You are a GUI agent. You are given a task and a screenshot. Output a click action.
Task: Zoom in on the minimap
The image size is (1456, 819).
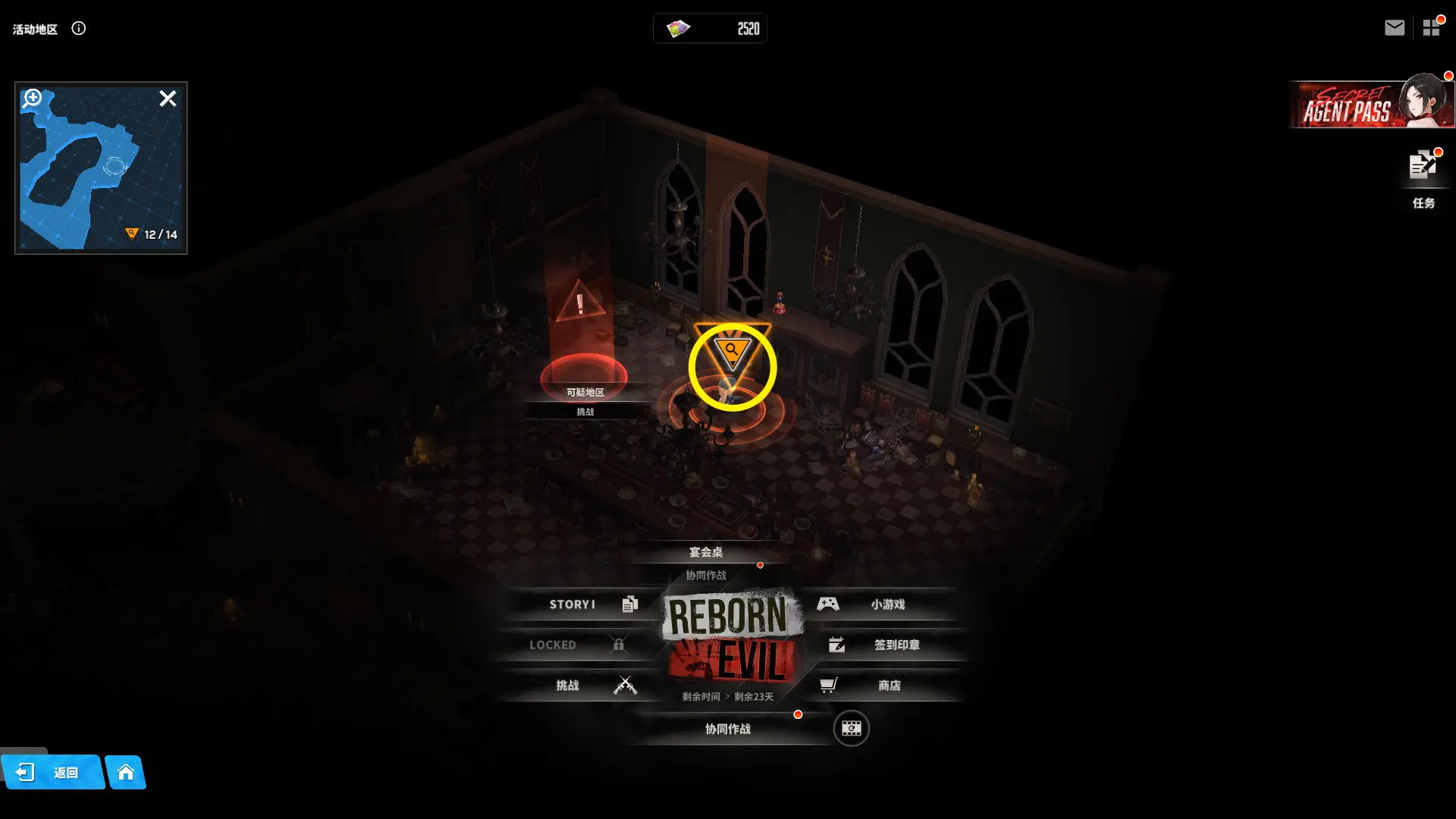coord(33,98)
